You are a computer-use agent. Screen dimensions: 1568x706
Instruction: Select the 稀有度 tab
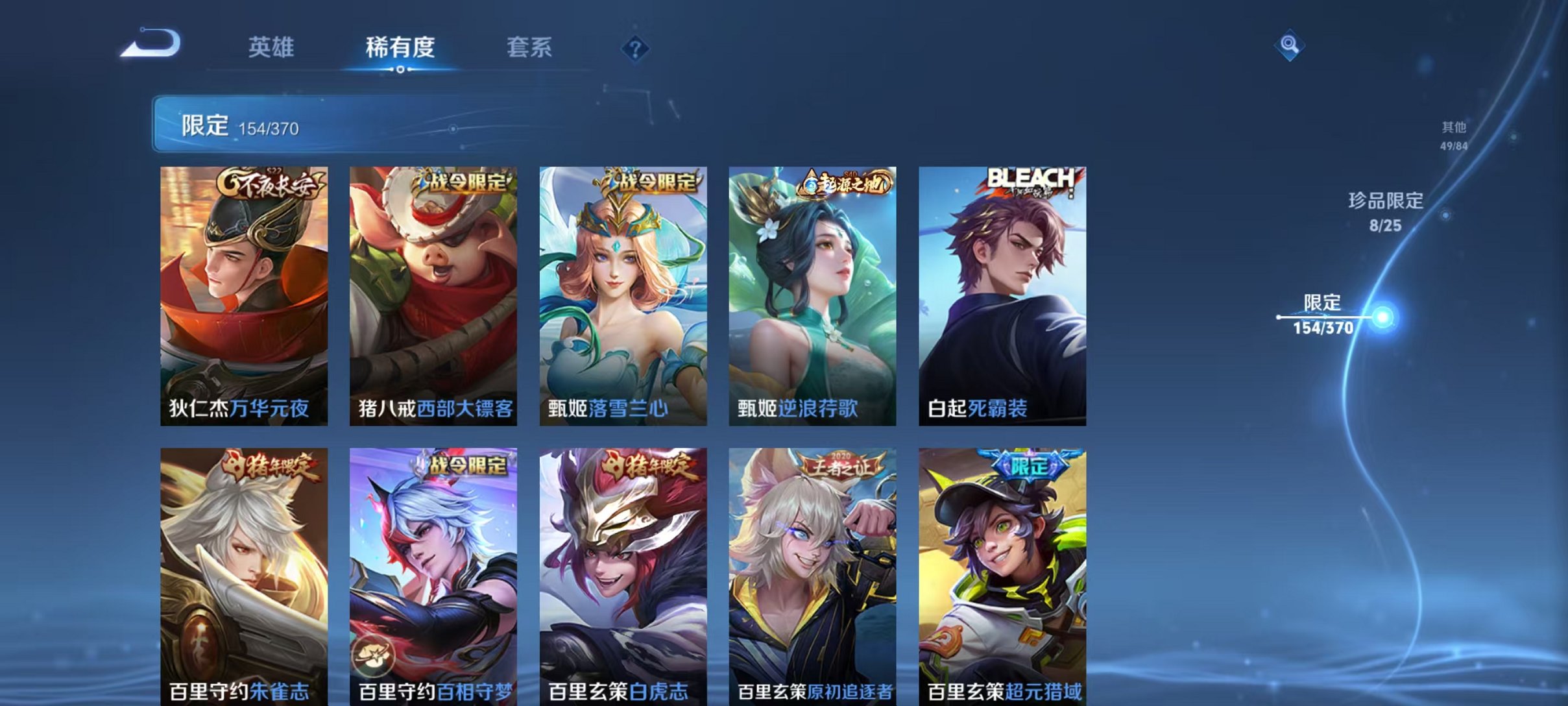click(x=400, y=47)
